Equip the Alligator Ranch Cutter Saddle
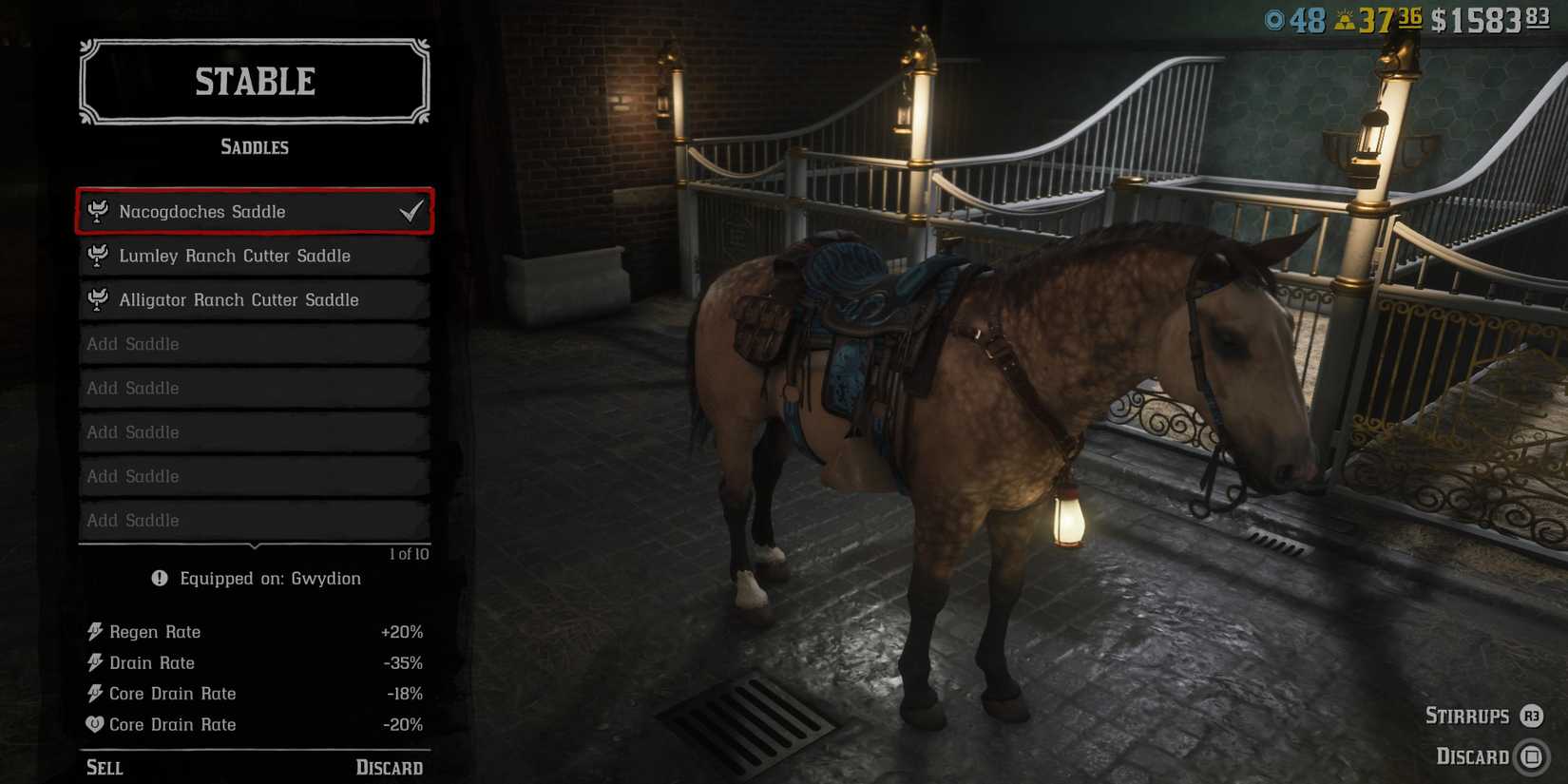This screenshot has height=784, width=1568. tap(239, 299)
